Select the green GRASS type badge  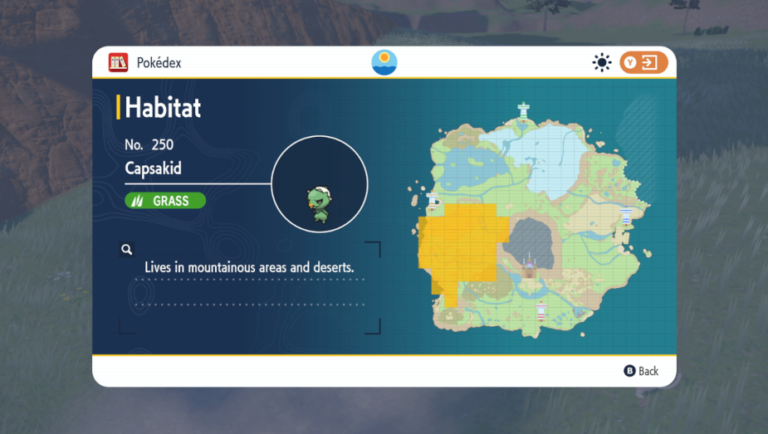(165, 200)
